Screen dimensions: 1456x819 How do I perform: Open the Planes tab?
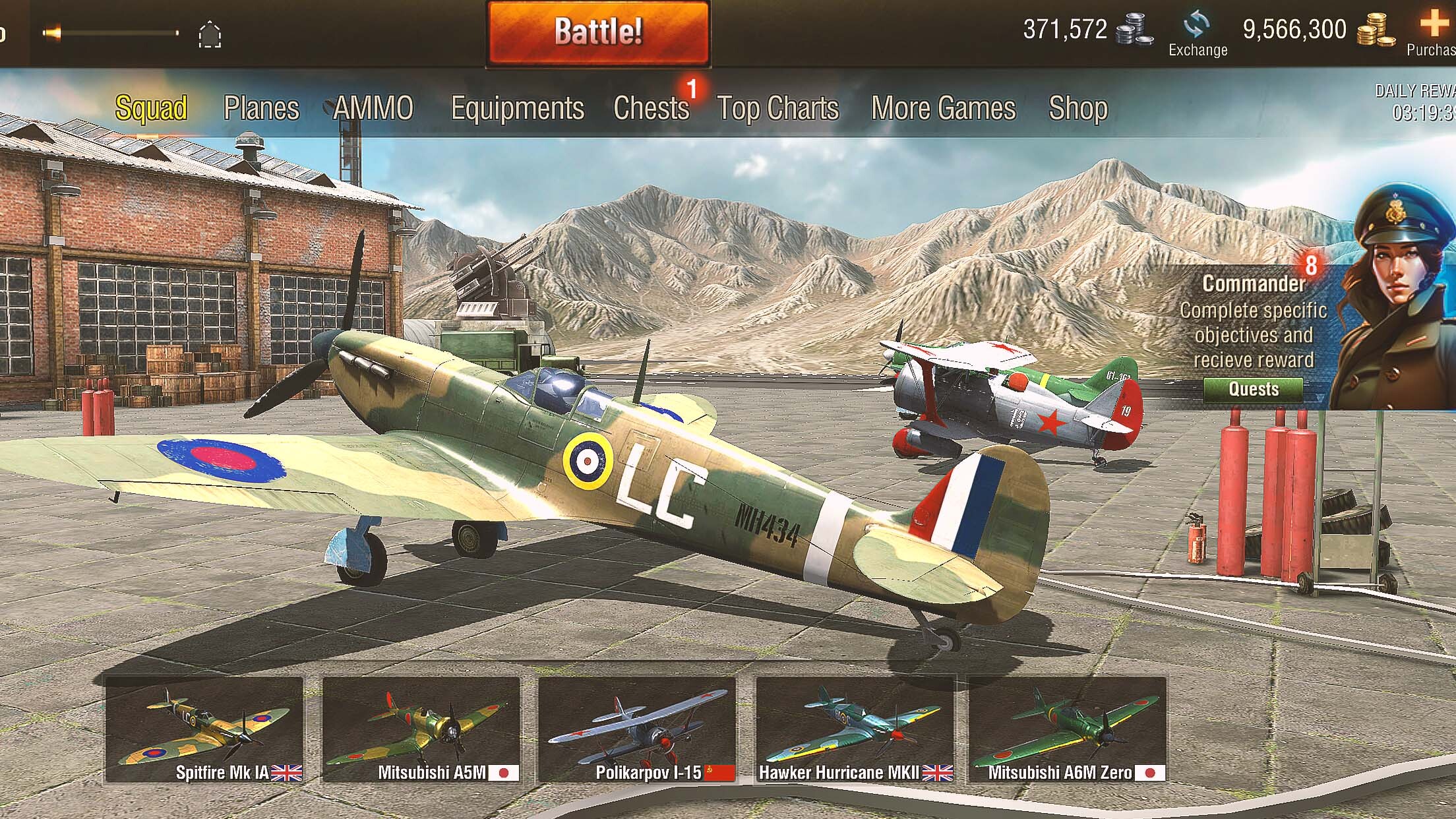261,108
